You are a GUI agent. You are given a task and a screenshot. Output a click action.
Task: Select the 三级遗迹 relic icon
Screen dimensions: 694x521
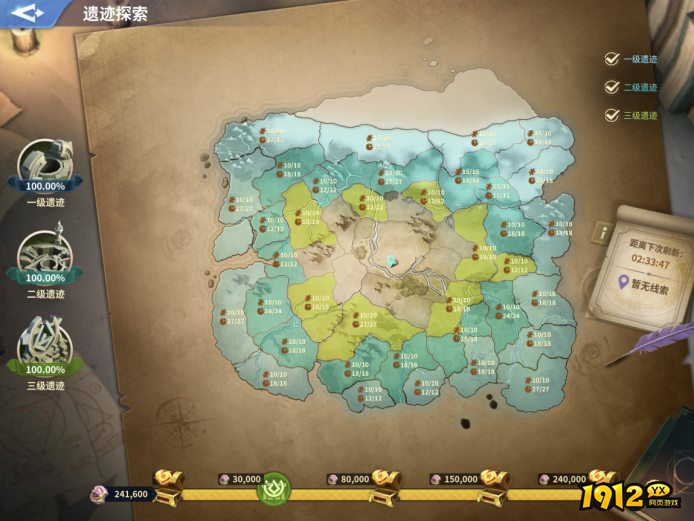[x=44, y=346]
